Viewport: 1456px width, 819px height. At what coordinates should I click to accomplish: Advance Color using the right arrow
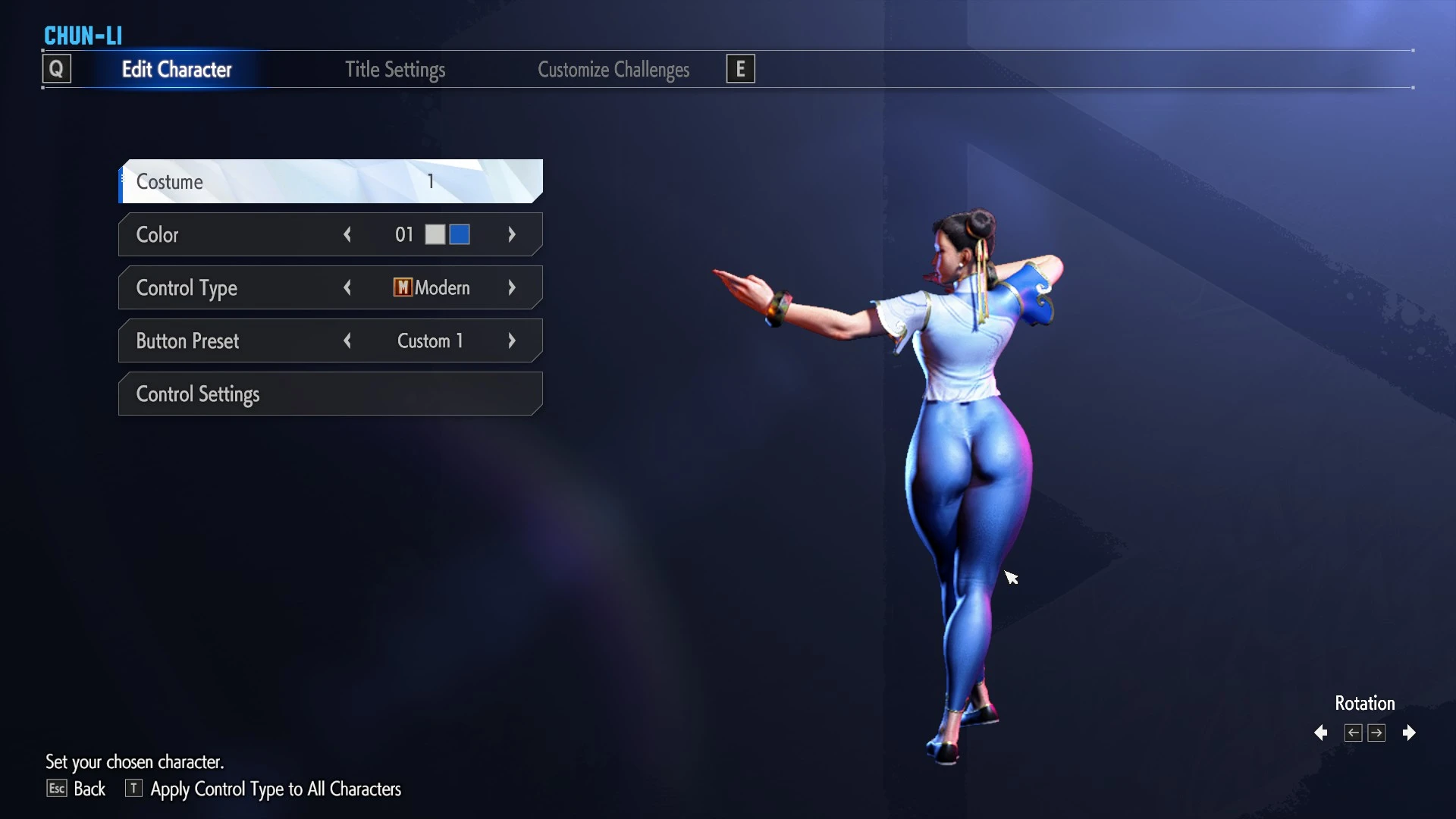click(512, 234)
